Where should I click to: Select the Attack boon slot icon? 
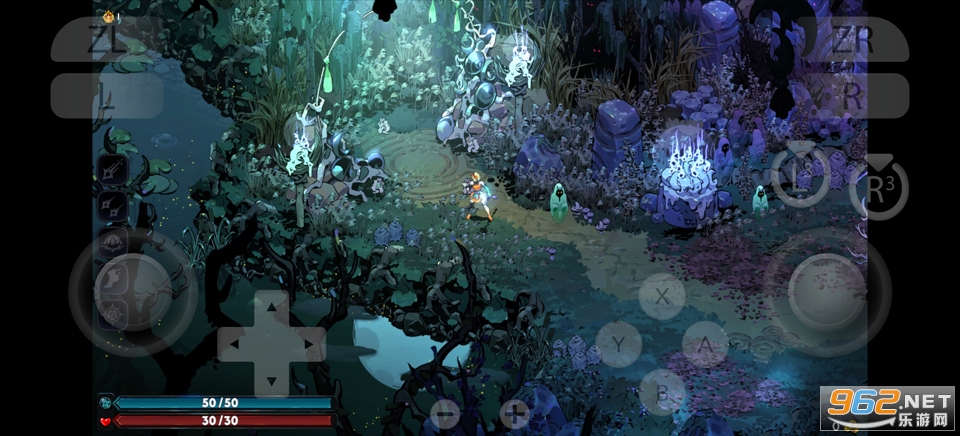[112, 171]
